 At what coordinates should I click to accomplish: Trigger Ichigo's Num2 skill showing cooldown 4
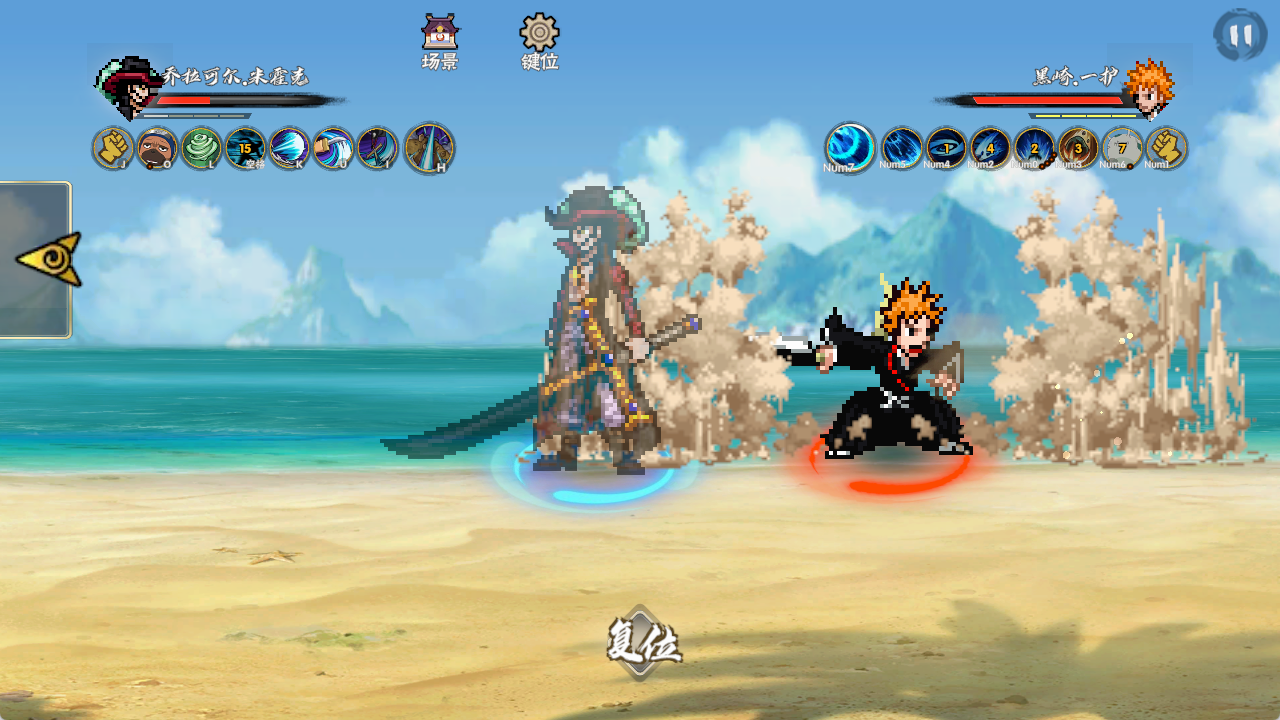tap(990, 148)
